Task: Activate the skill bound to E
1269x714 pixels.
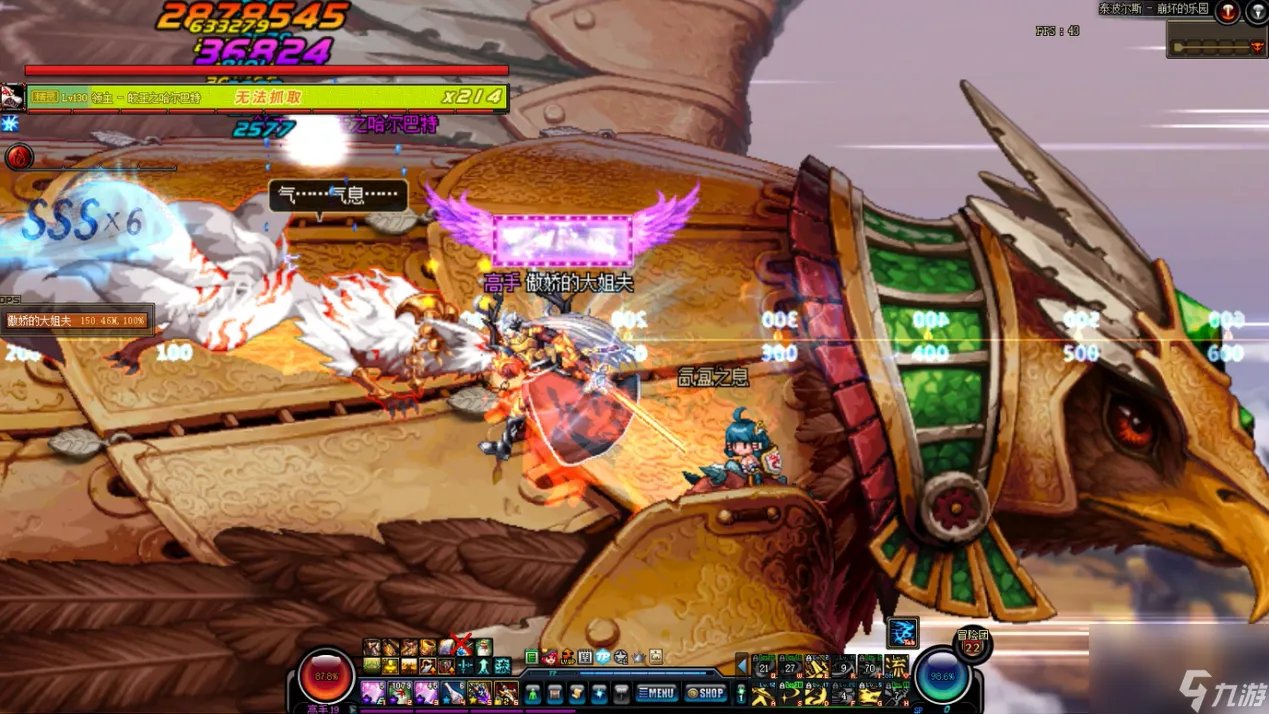Action: click(818, 667)
